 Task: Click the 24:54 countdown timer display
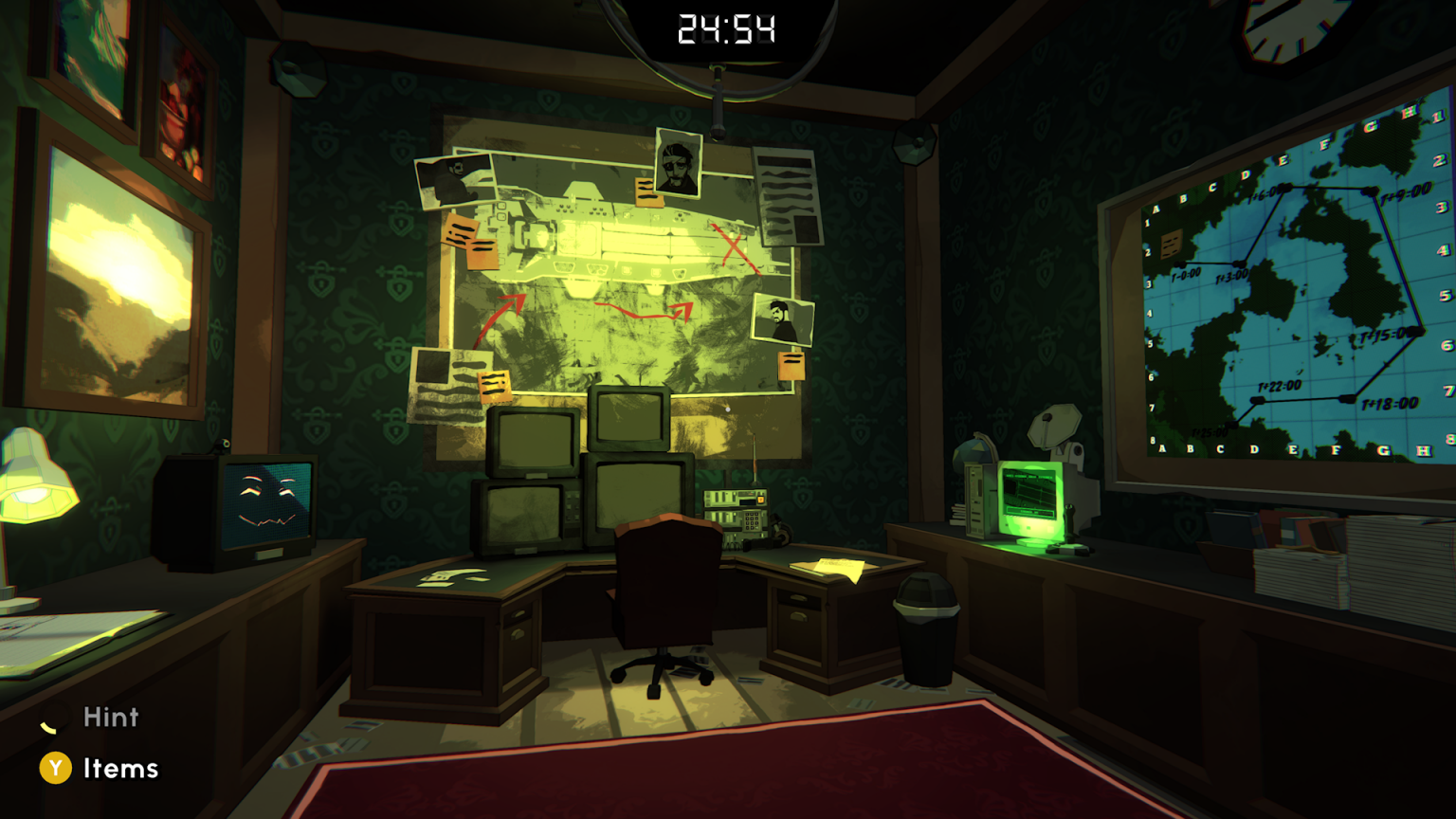click(728, 28)
